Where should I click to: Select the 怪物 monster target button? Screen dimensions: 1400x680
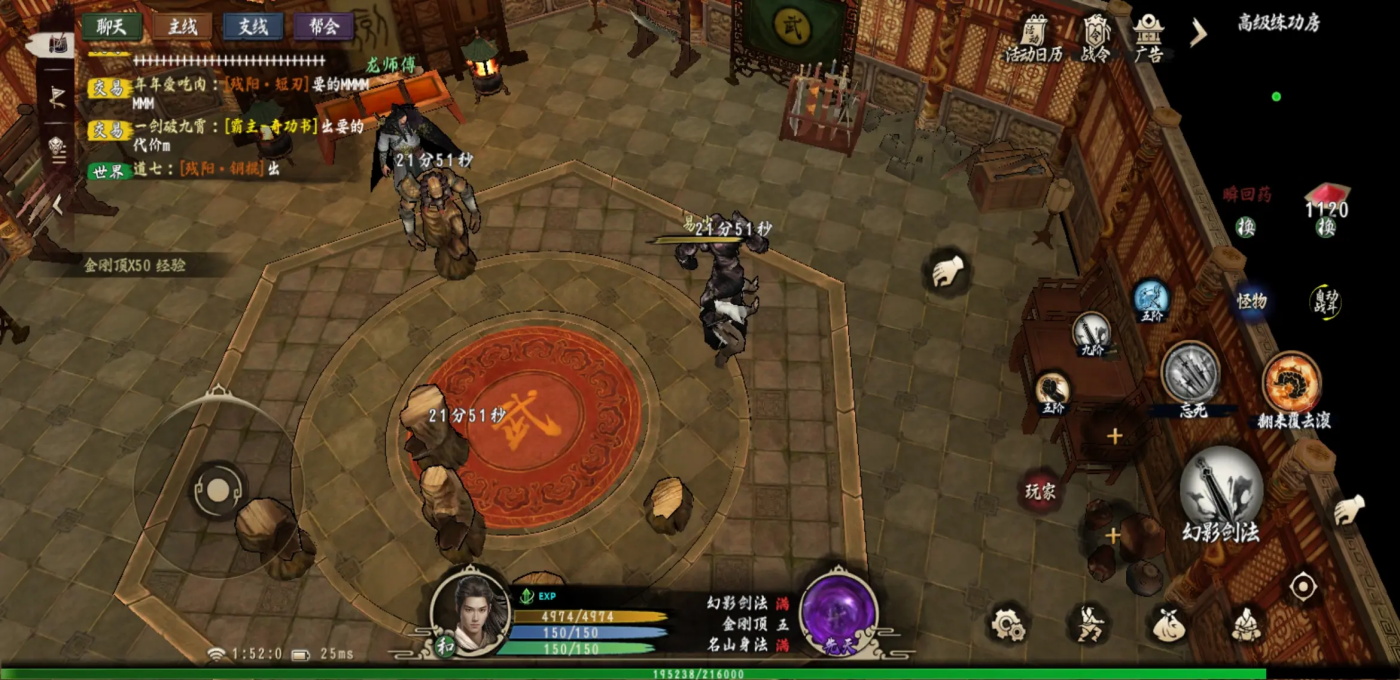[1251, 301]
